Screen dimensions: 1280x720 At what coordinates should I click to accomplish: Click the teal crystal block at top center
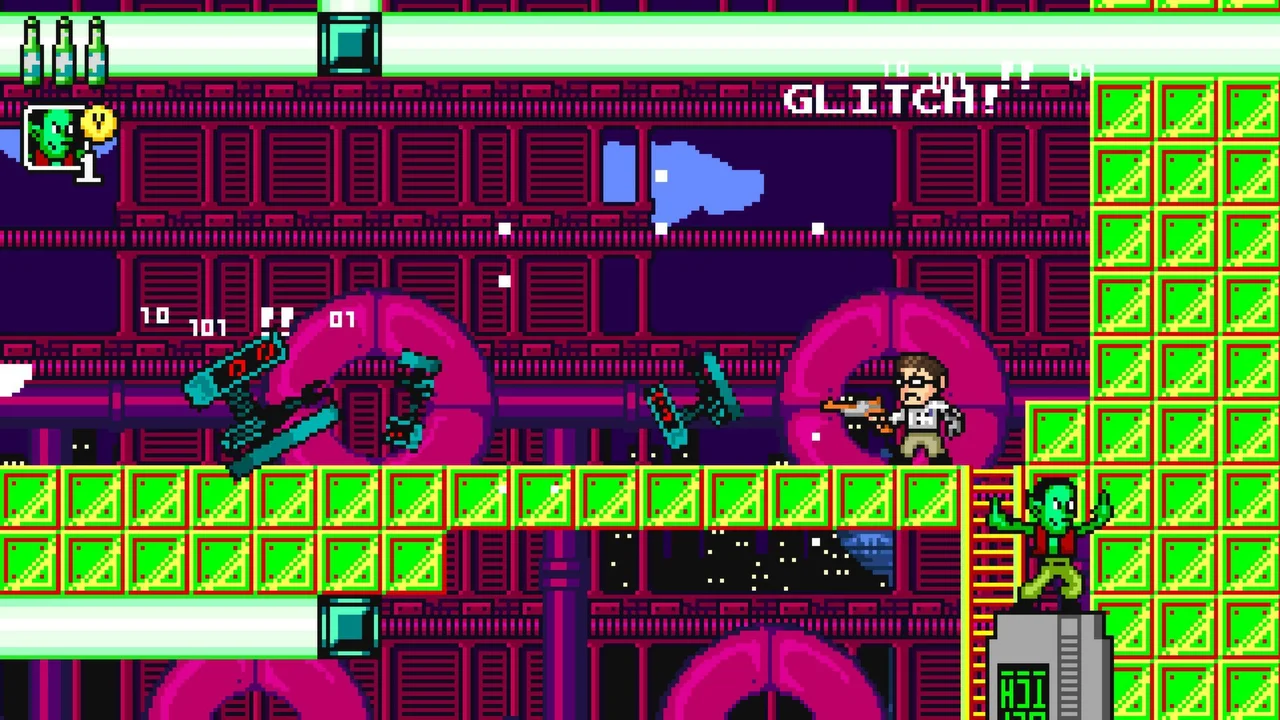[349, 44]
